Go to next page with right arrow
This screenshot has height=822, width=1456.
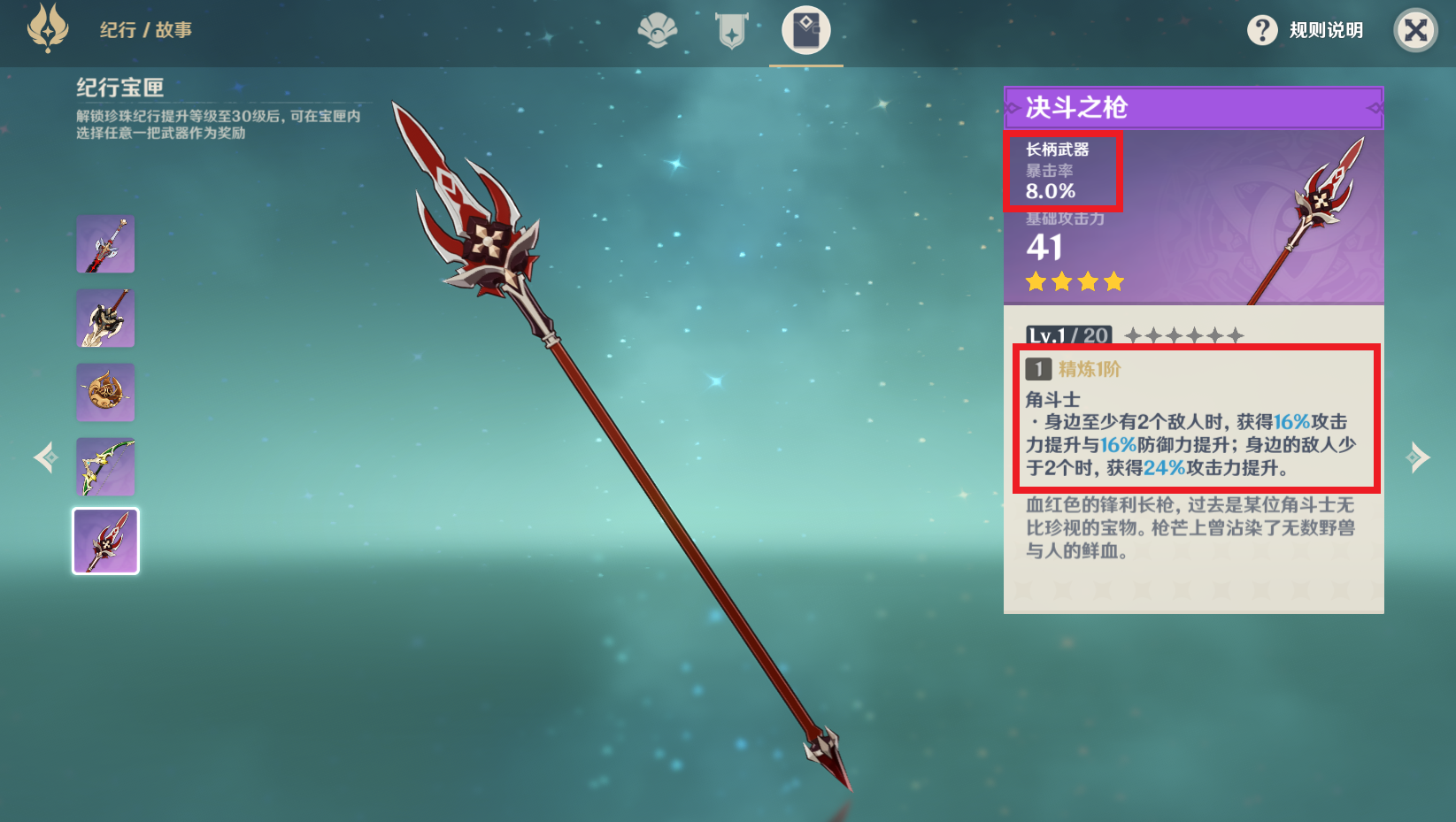pos(1417,457)
